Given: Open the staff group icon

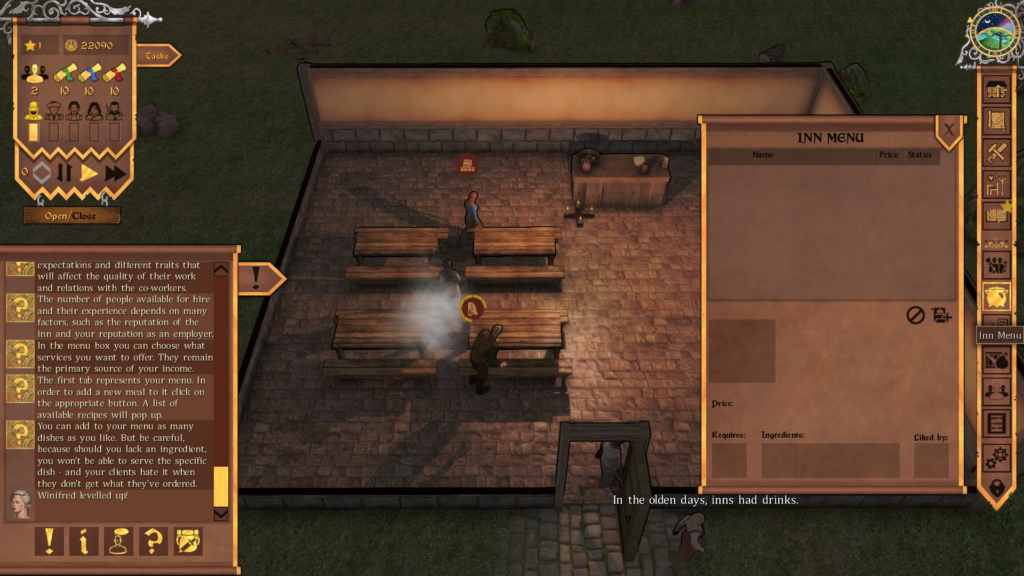Looking at the screenshot, I should coord(996,264).
